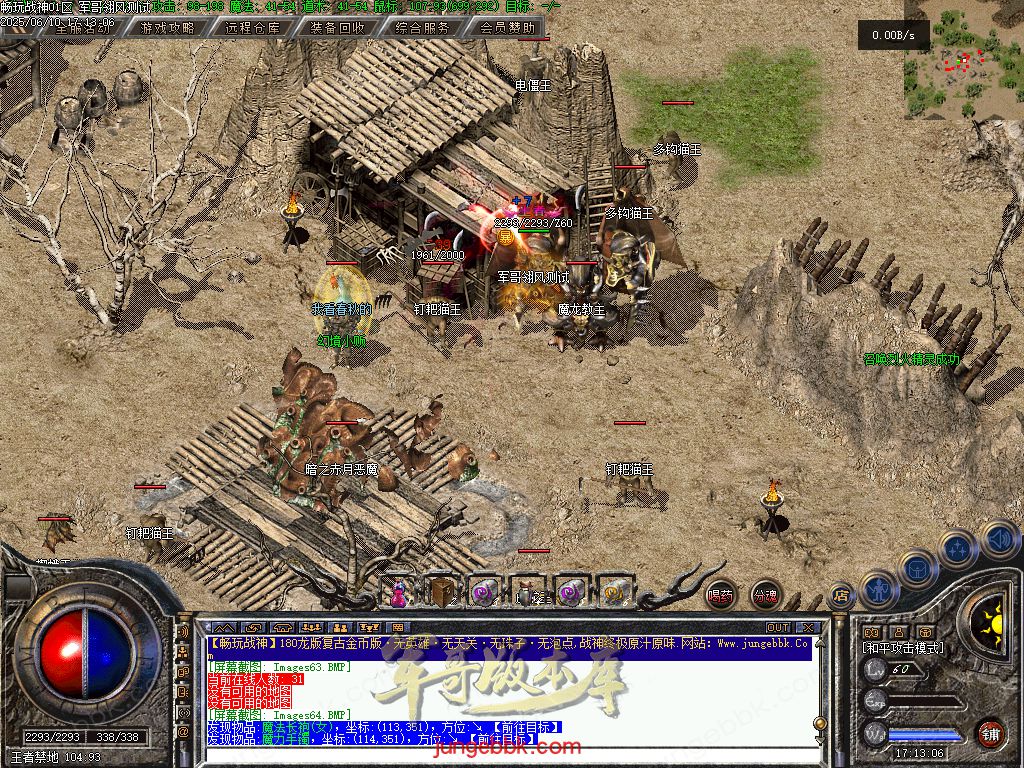Switch the 和平攻击模式 attack mode
The image size is (1024, 768).
coord(902,648)
